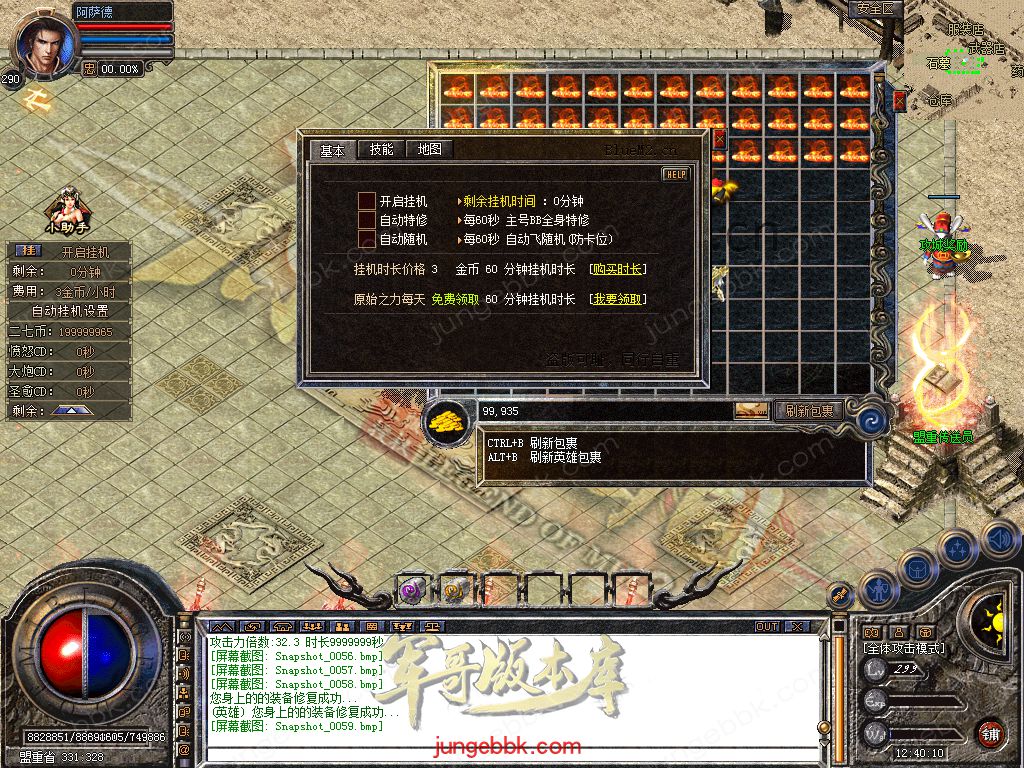Tick the 开启挂机 checkbox
This screenshot has width=1024, height=768.
tap(367, 201)
